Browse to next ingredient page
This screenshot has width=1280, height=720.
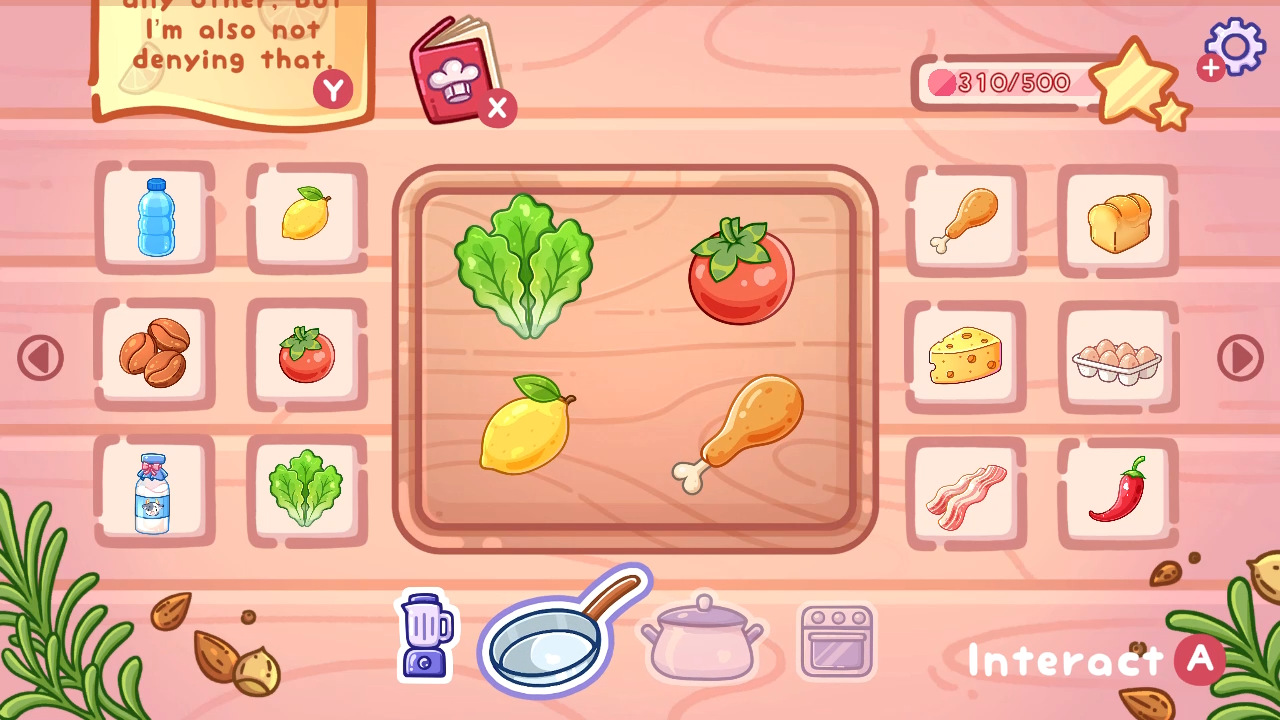(1242, 355)
